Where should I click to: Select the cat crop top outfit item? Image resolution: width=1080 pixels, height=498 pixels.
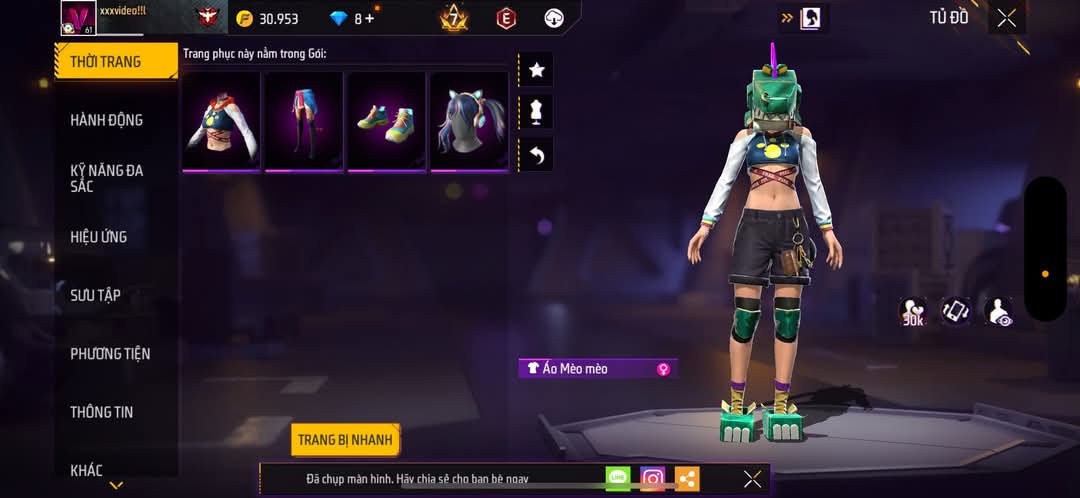(221, 121)
